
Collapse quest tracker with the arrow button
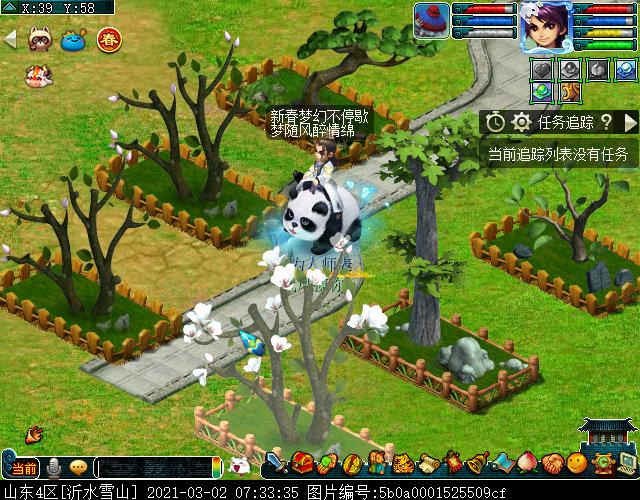click(630, 122)
